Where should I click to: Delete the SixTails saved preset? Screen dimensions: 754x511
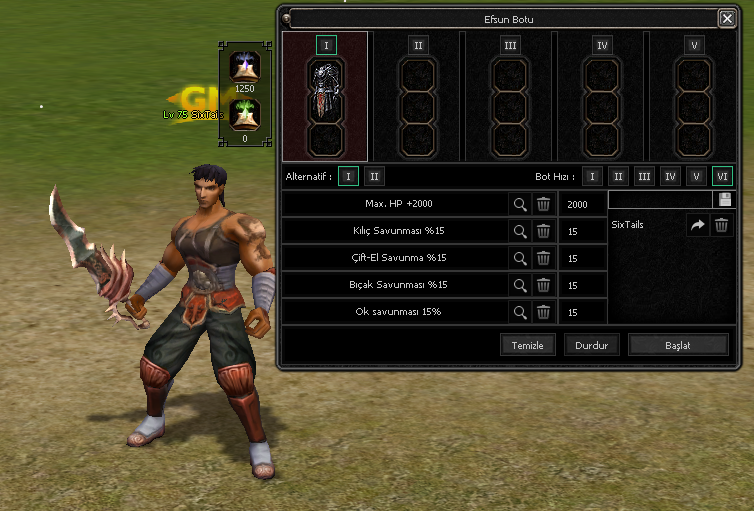[x=721, y=226]
